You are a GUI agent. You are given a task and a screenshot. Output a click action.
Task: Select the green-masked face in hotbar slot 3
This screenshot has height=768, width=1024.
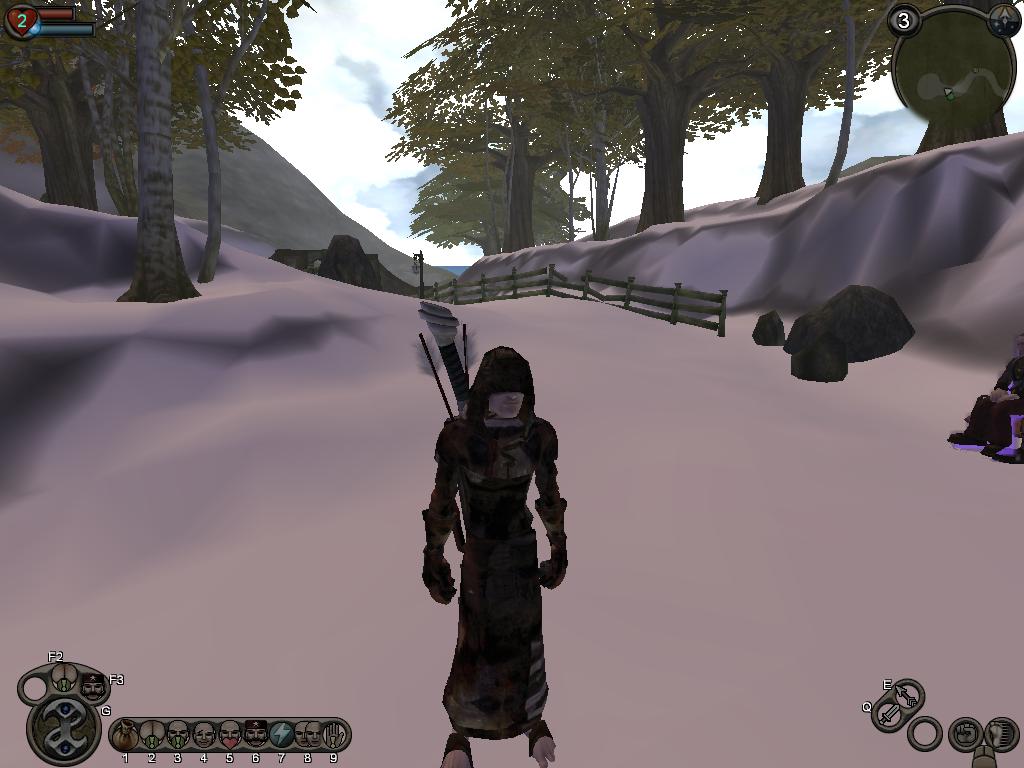pyautogui.click(x=177, y=736)
